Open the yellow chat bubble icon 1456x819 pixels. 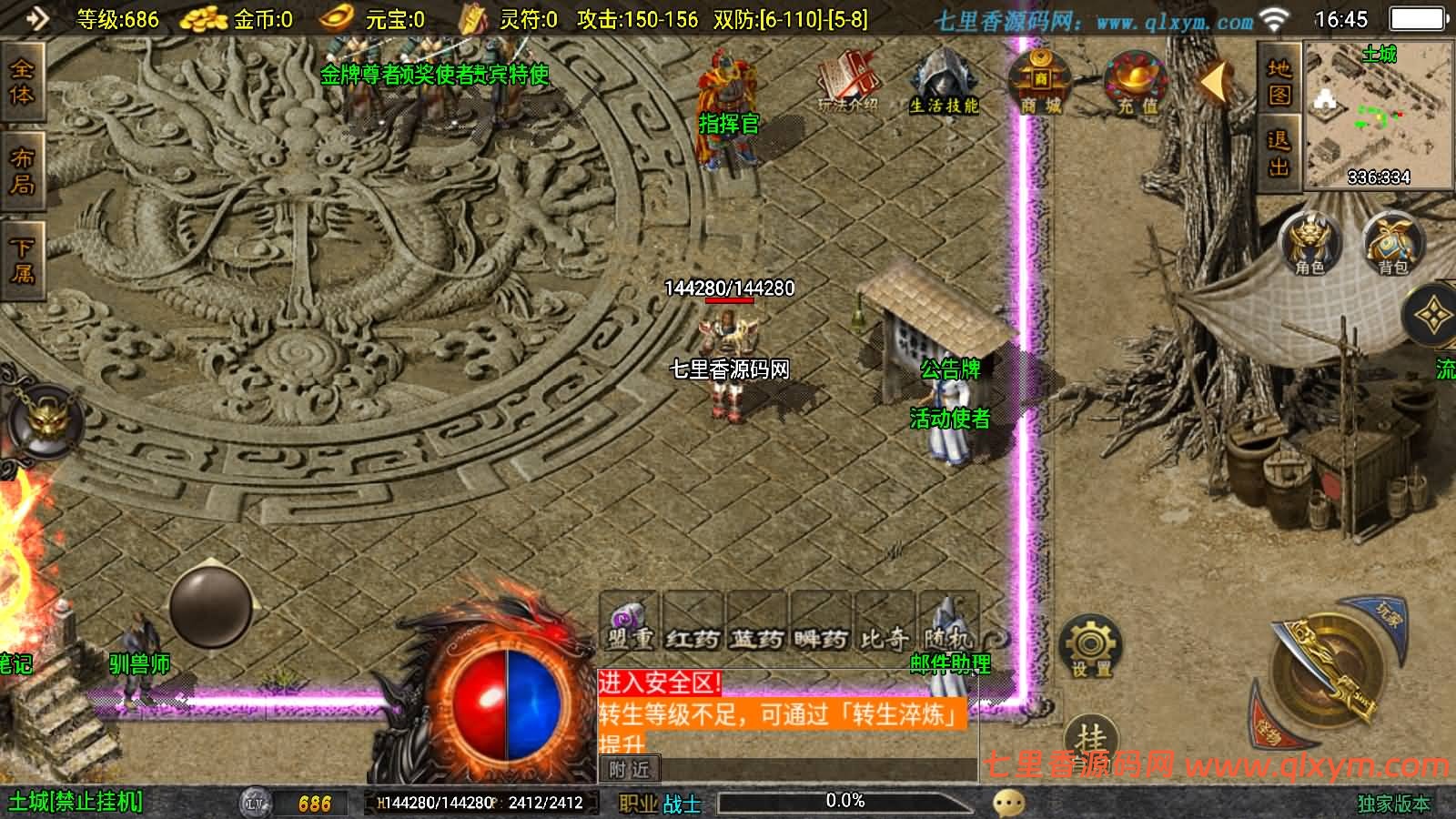[x=1008, y=803]
